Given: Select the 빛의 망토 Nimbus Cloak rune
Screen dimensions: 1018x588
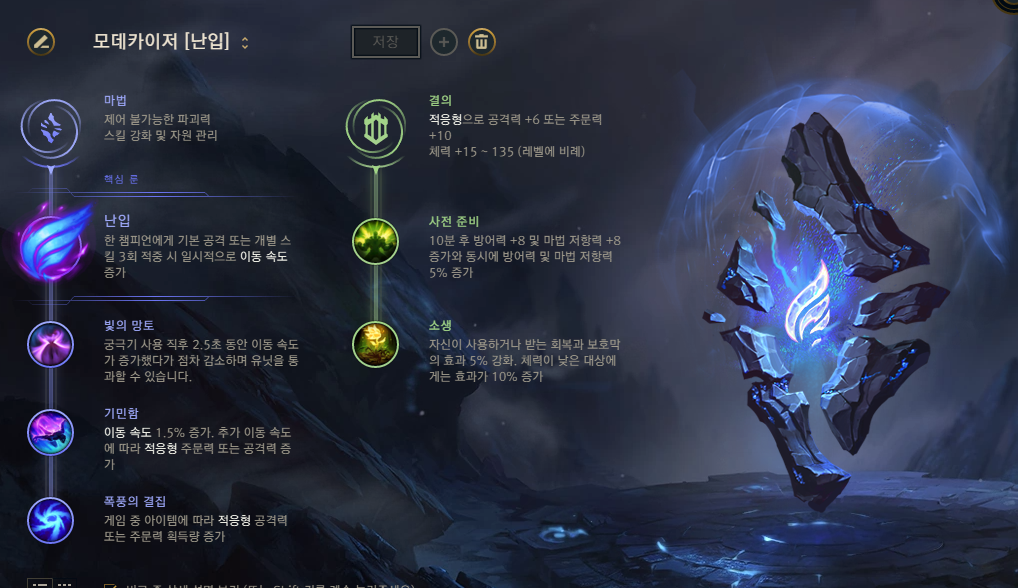Looking at the screenshot, I should pyautogui.click(x=50, y=346).
